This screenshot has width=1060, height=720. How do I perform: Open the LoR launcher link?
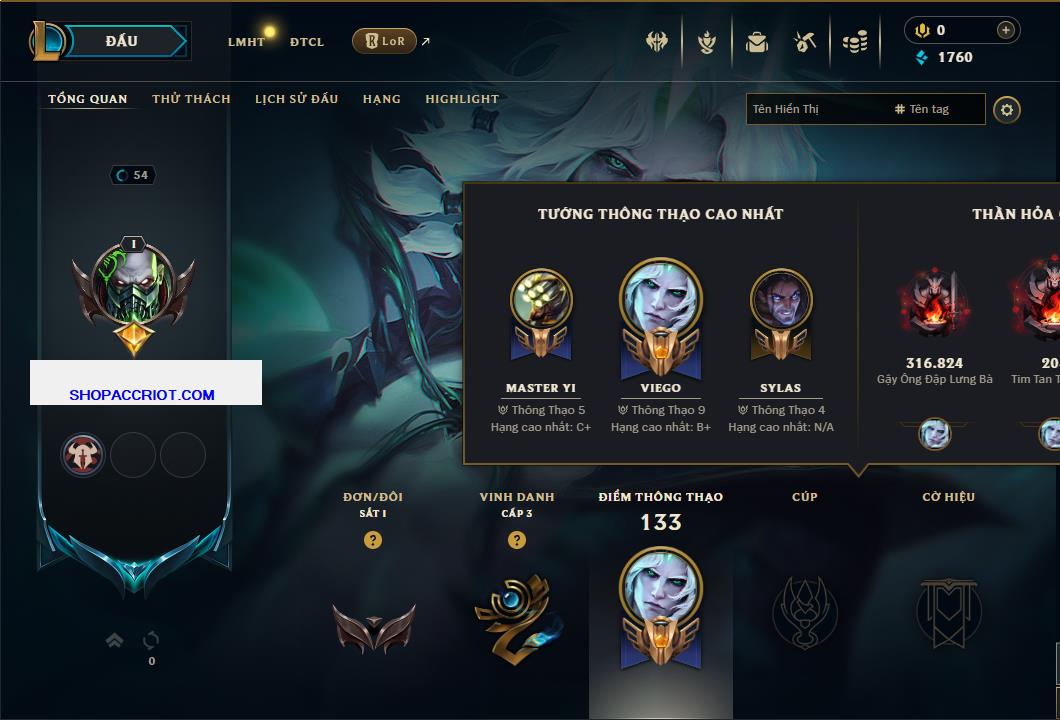pyautogui.click(x=385, y=41)
